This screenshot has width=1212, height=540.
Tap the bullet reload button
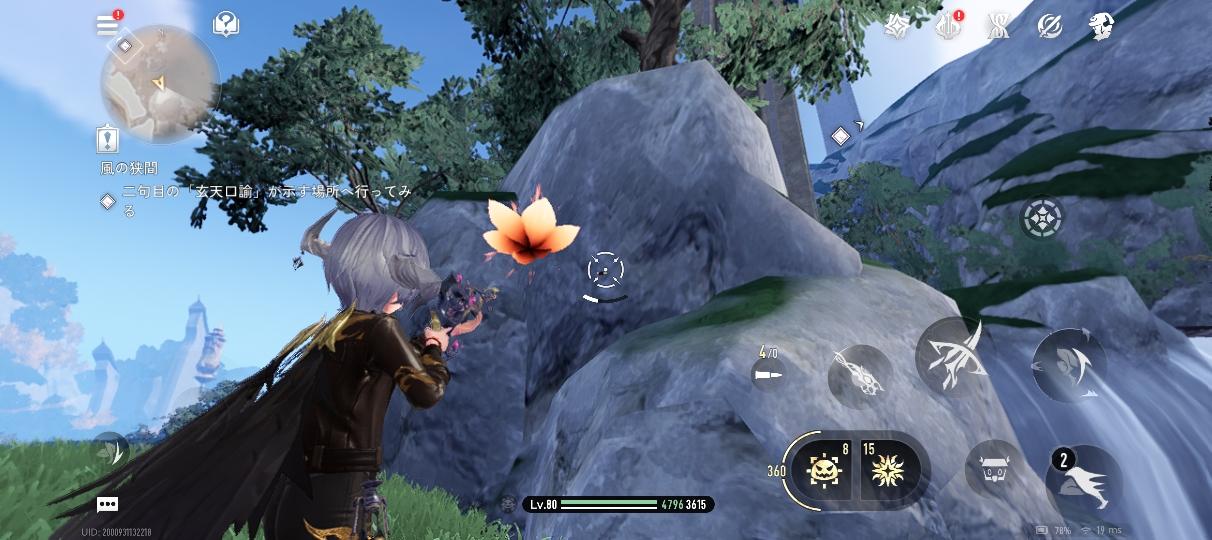pyautogui.click(x=769, y=373)
